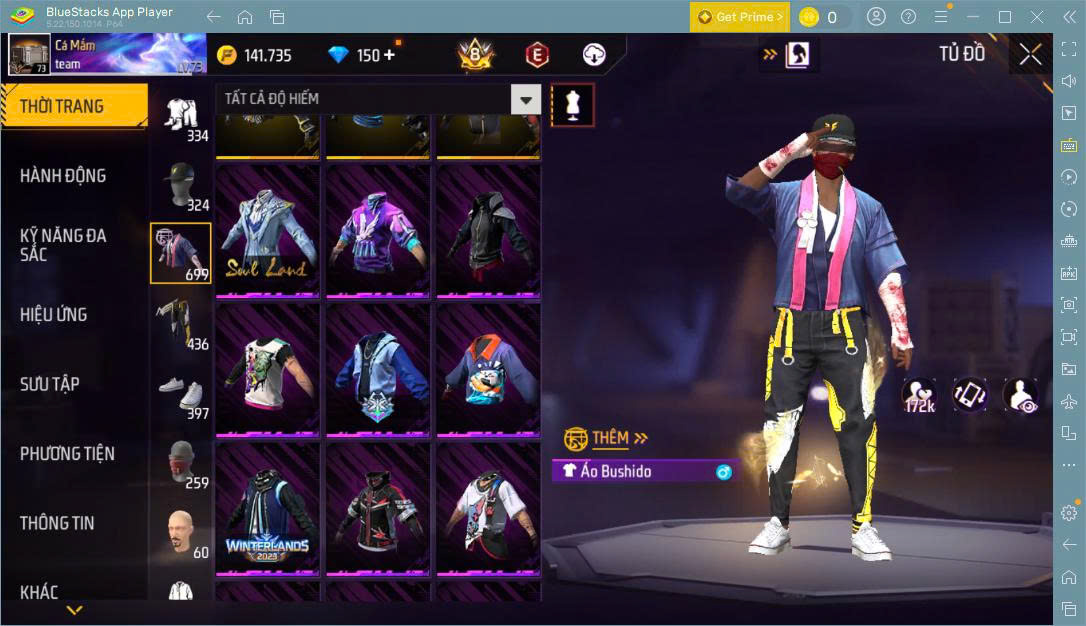Select the black hooded jacket item
This screenshot has height=626, width=1086.
click(487, 233)
